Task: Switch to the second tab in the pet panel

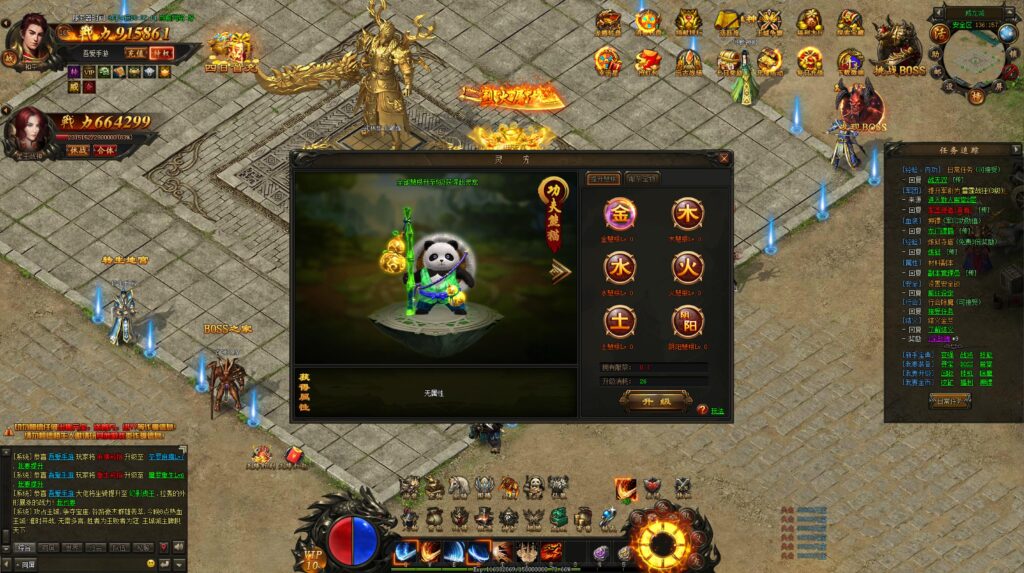Action: click(x=643, y=178)
